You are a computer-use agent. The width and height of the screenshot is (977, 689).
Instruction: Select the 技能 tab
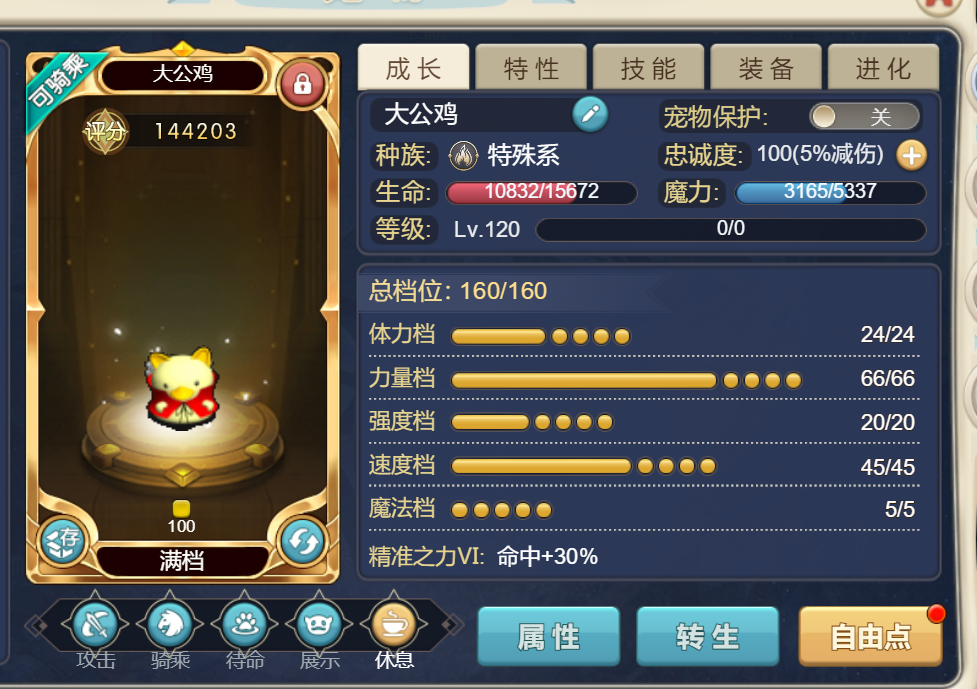(x=649, y=68)
